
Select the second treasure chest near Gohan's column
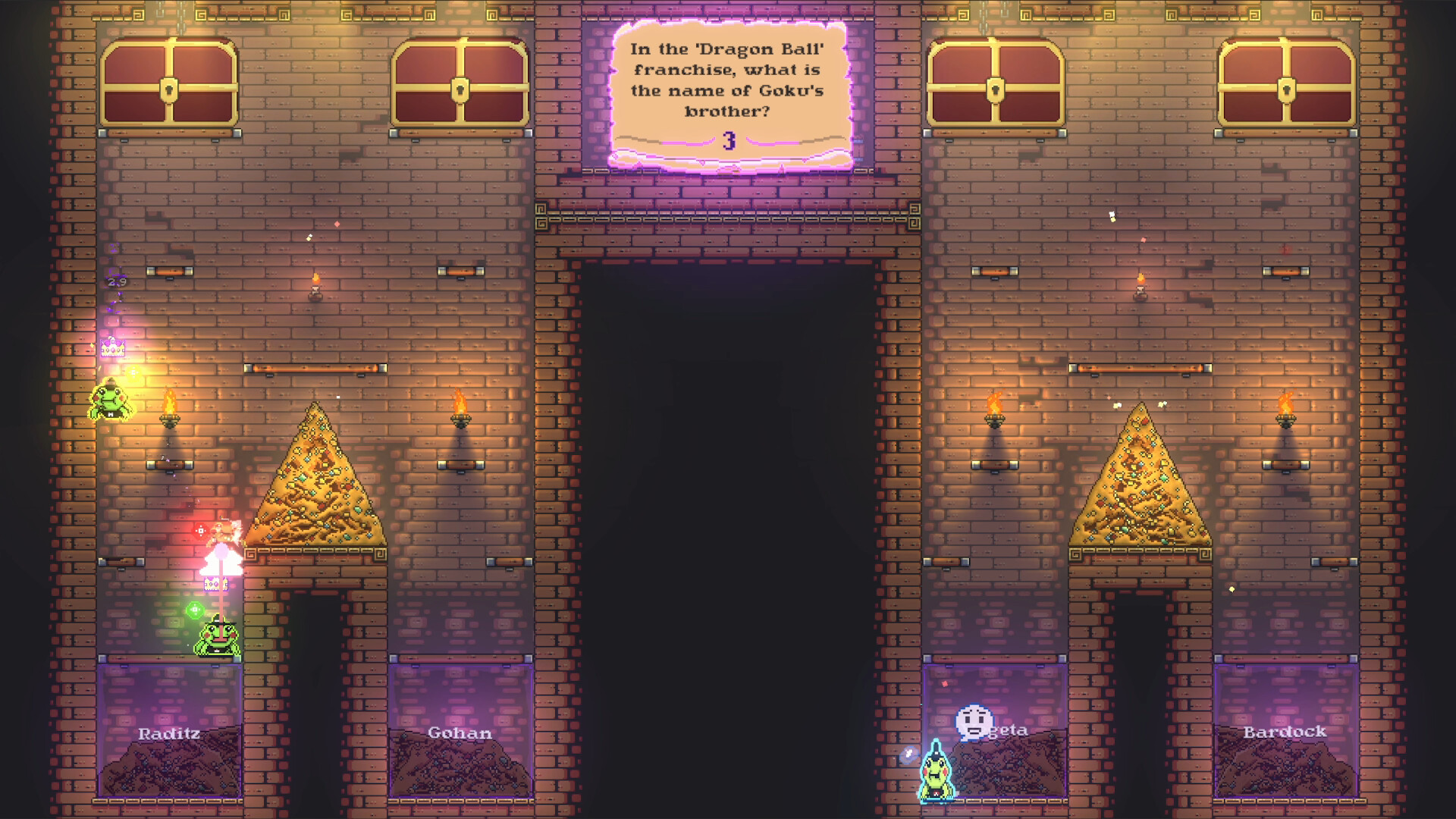[459, 83]
